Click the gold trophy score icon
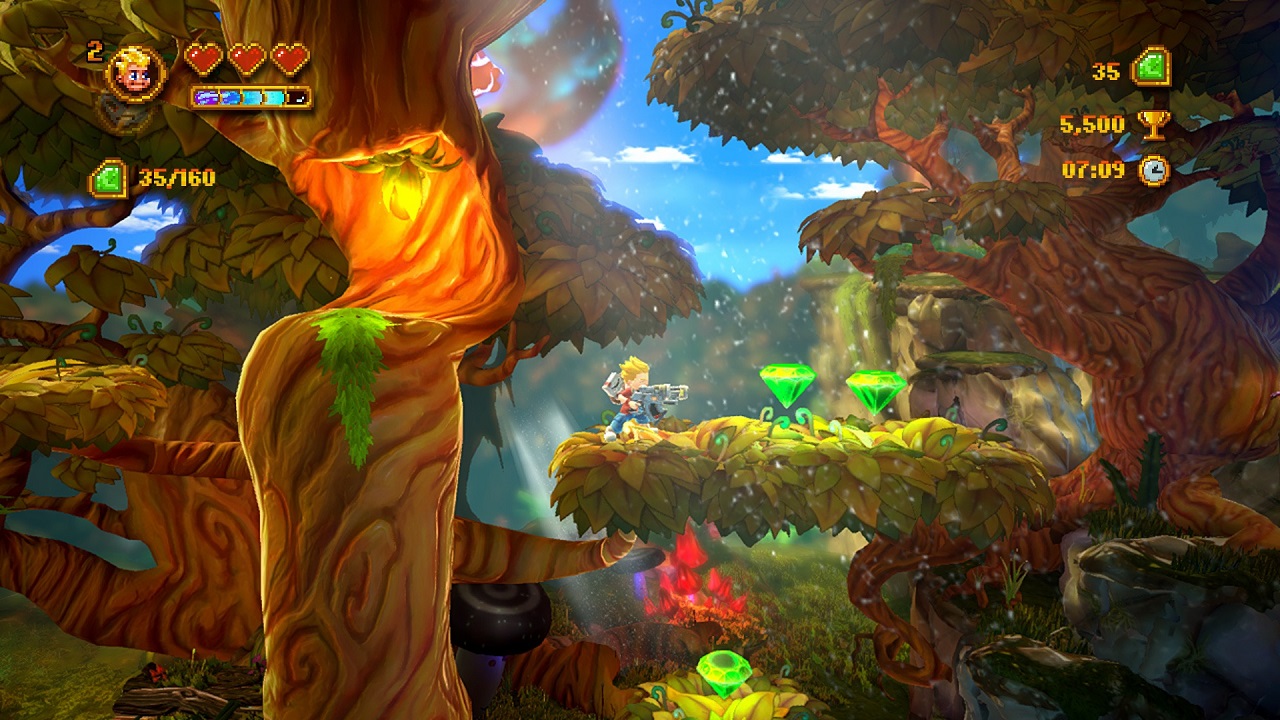Screen dimensions: 1280x720 [1154, 124]
